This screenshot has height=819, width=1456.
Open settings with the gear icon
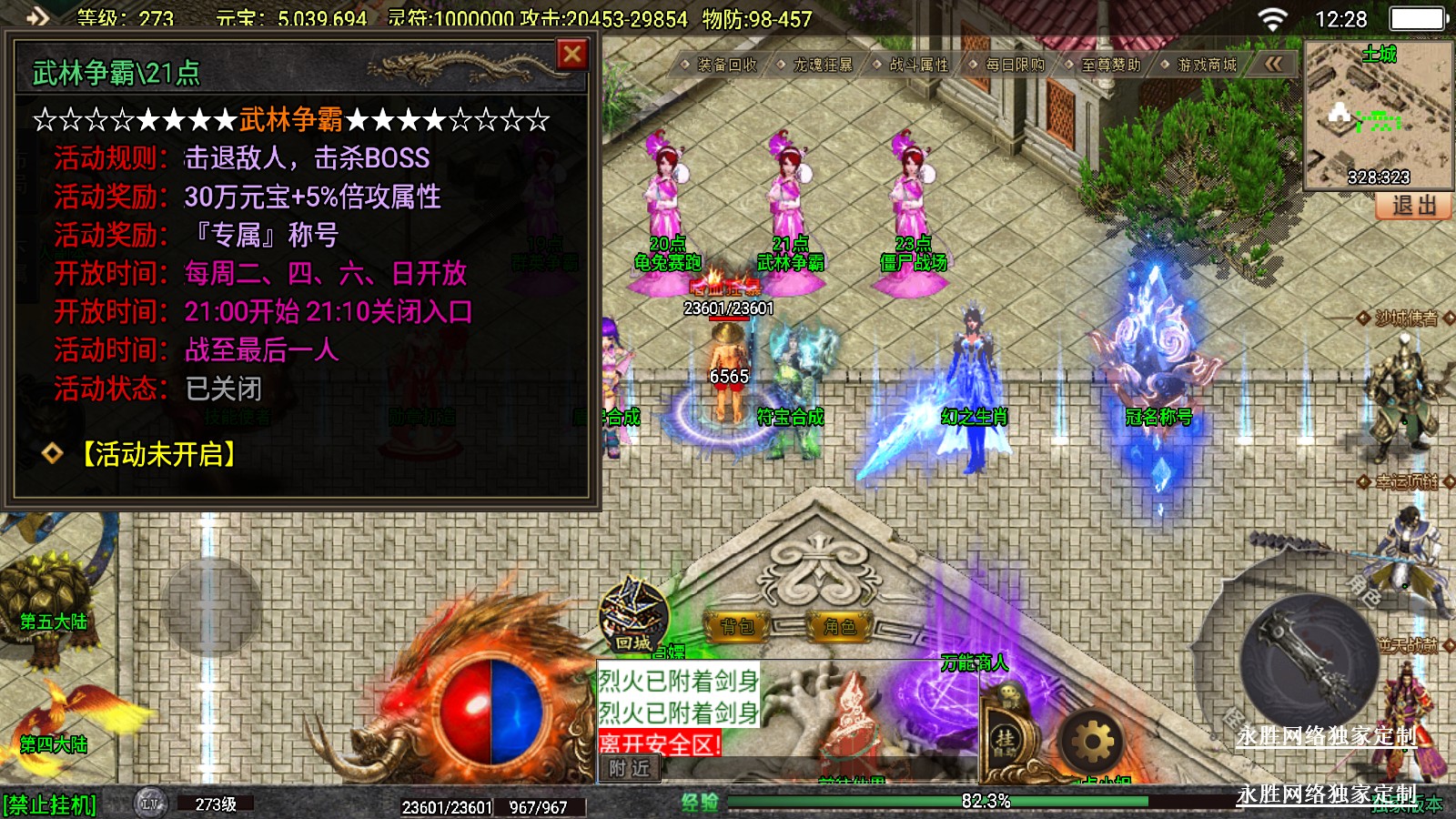click(1092, 743)
